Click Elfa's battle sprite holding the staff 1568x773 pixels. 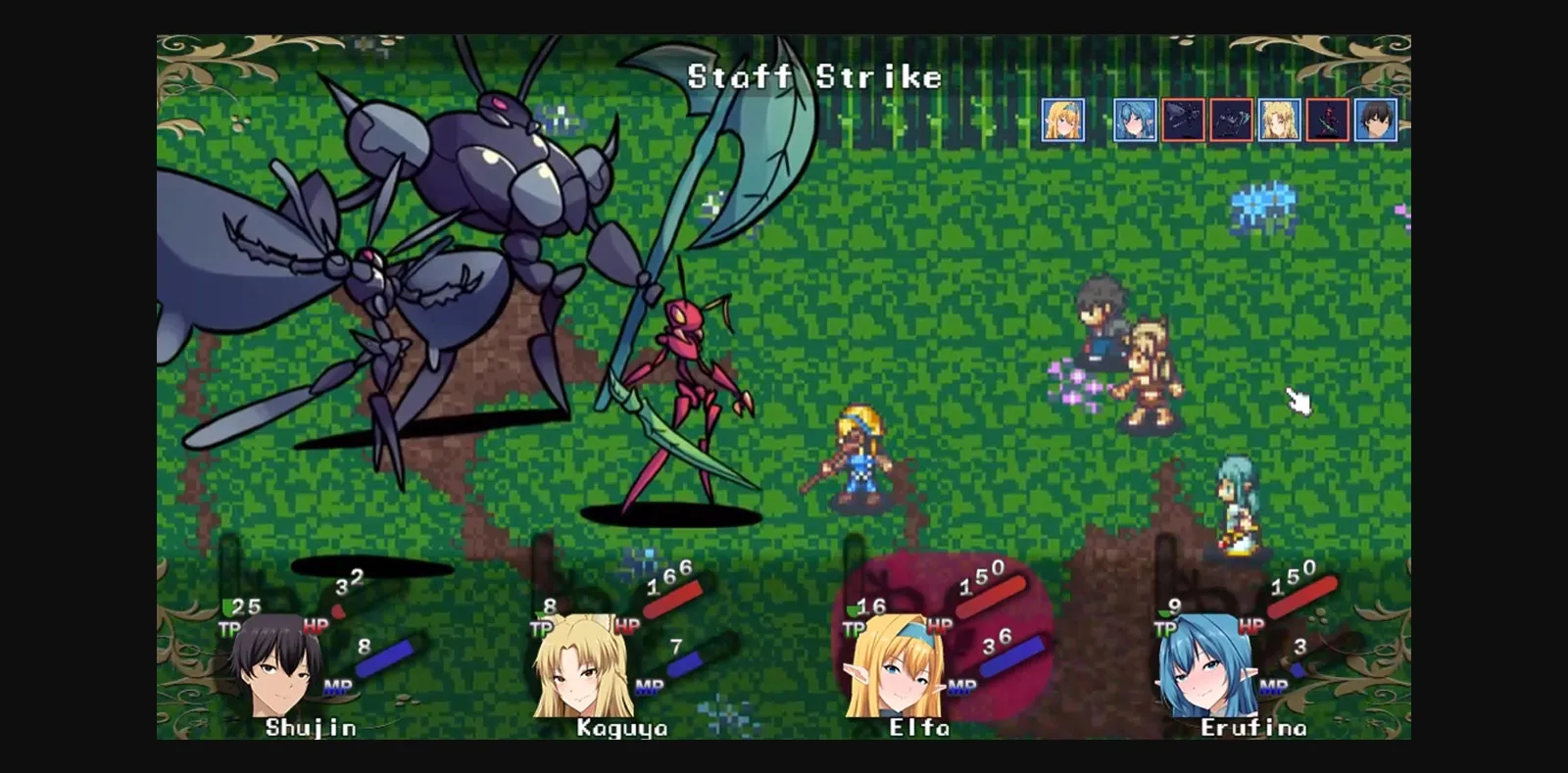tap(857, 460)
